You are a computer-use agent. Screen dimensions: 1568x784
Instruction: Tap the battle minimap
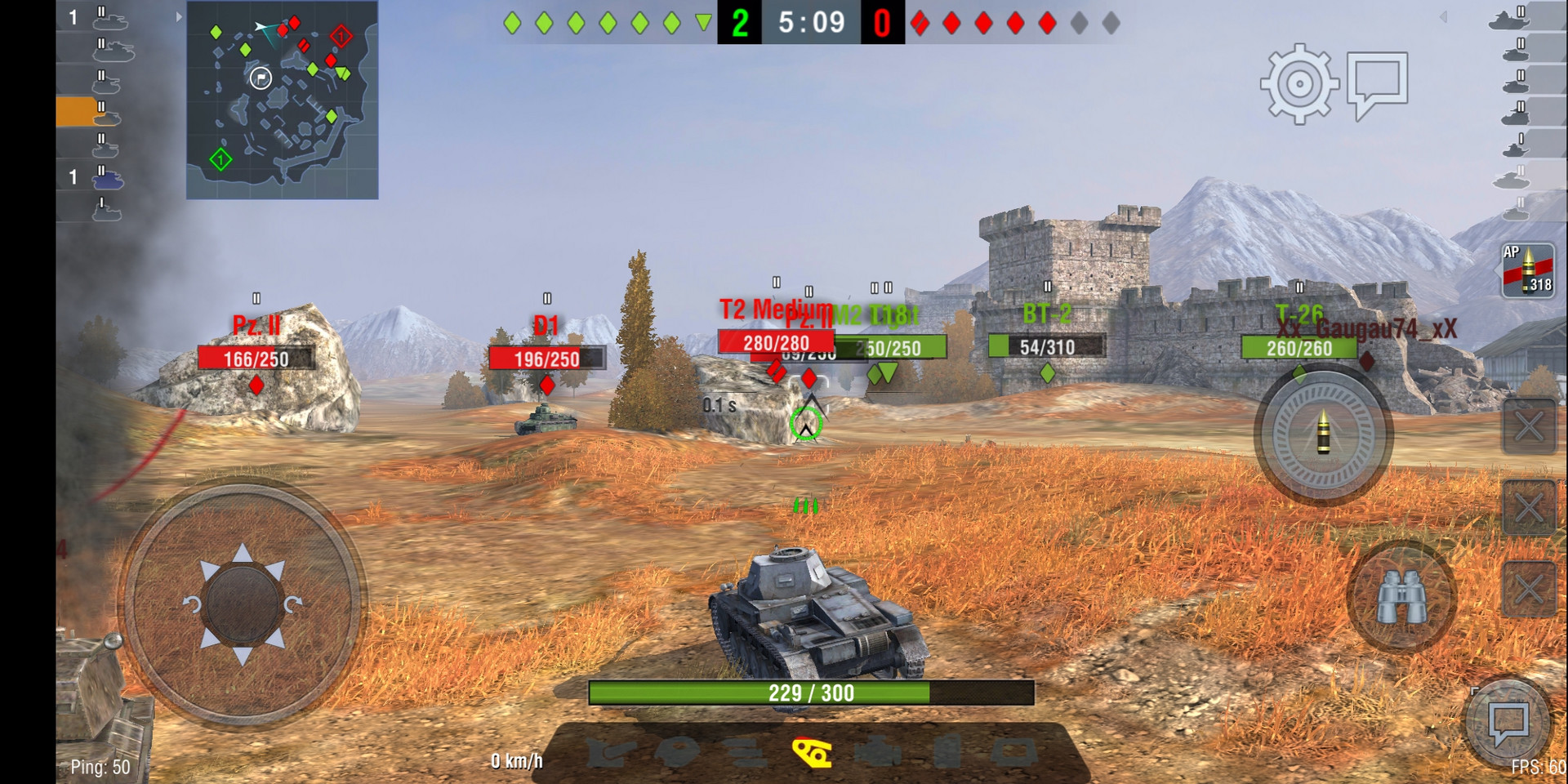pos(283,100)
